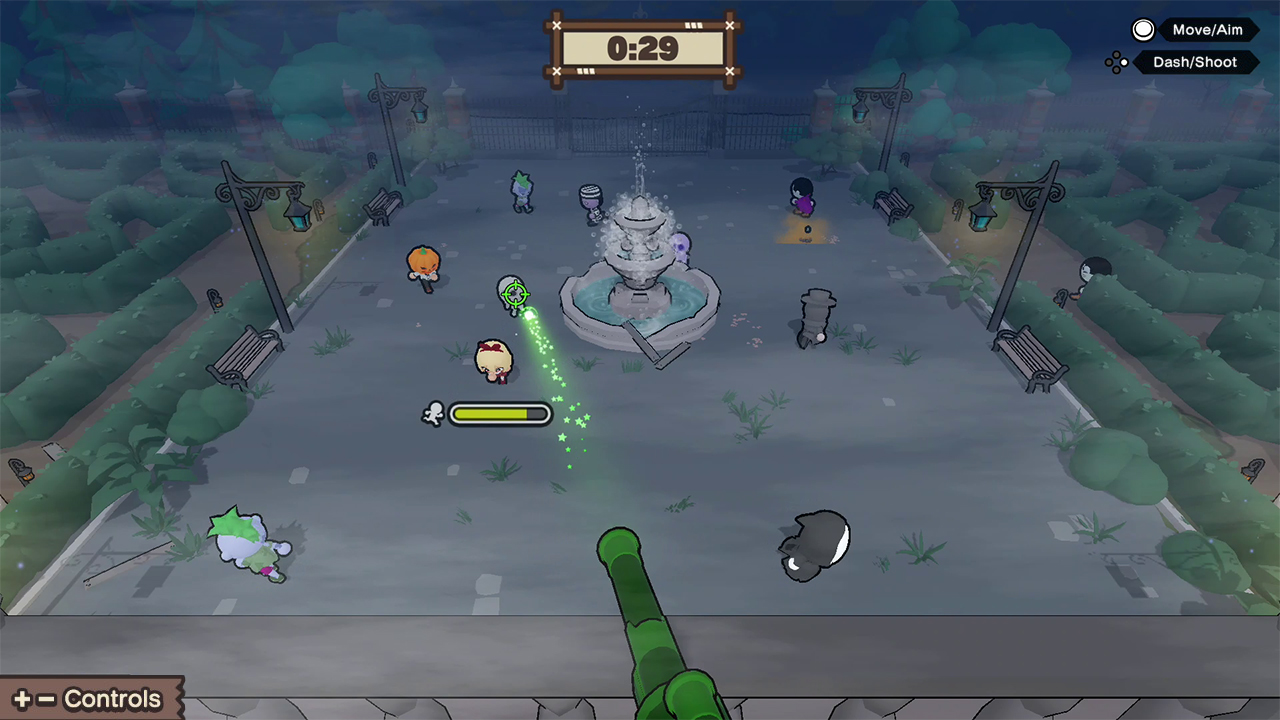
Task: Click the skeleton icon next to the health bar
Action: (x=434, y=413)
